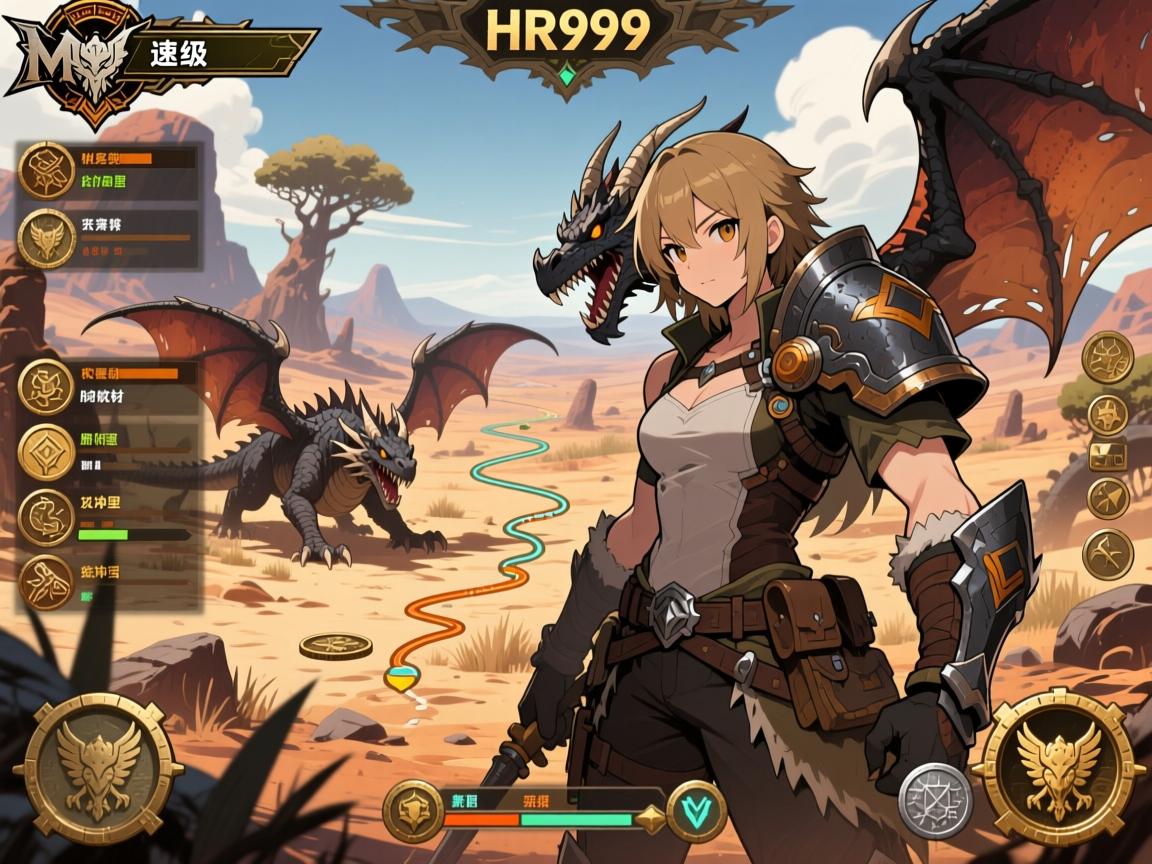Select the gold arrowhead icon
The width and height of the screenshot is (1152, 864).
pos(1108,498)
